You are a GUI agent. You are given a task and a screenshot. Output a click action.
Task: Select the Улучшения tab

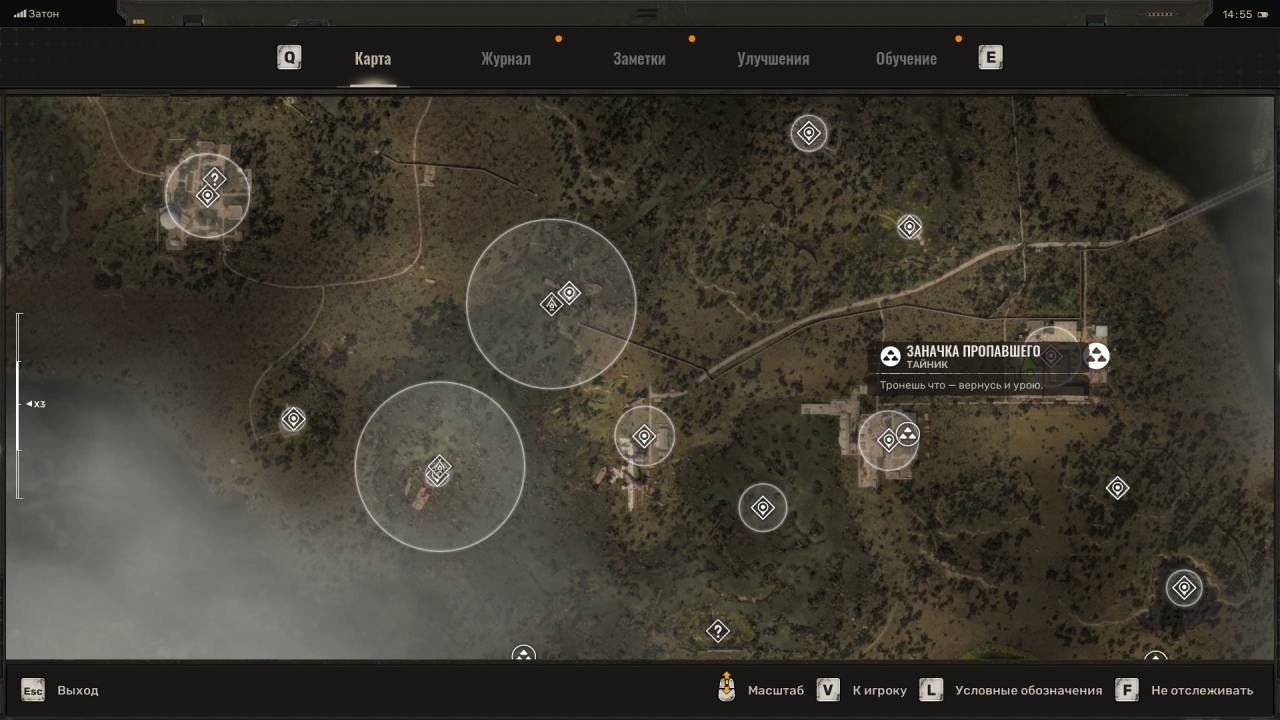(x=773, y=58)
